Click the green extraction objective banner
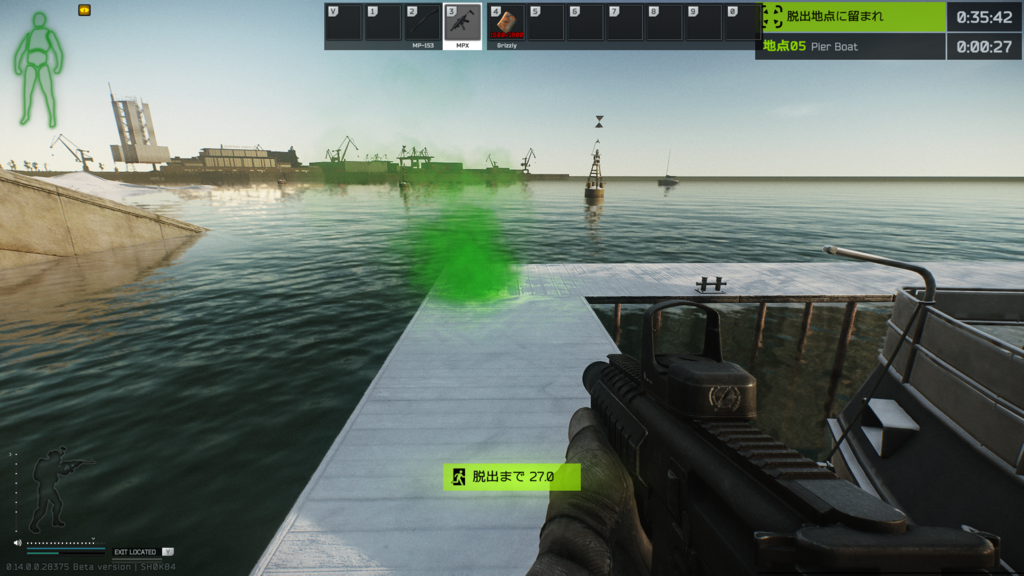 849,16
